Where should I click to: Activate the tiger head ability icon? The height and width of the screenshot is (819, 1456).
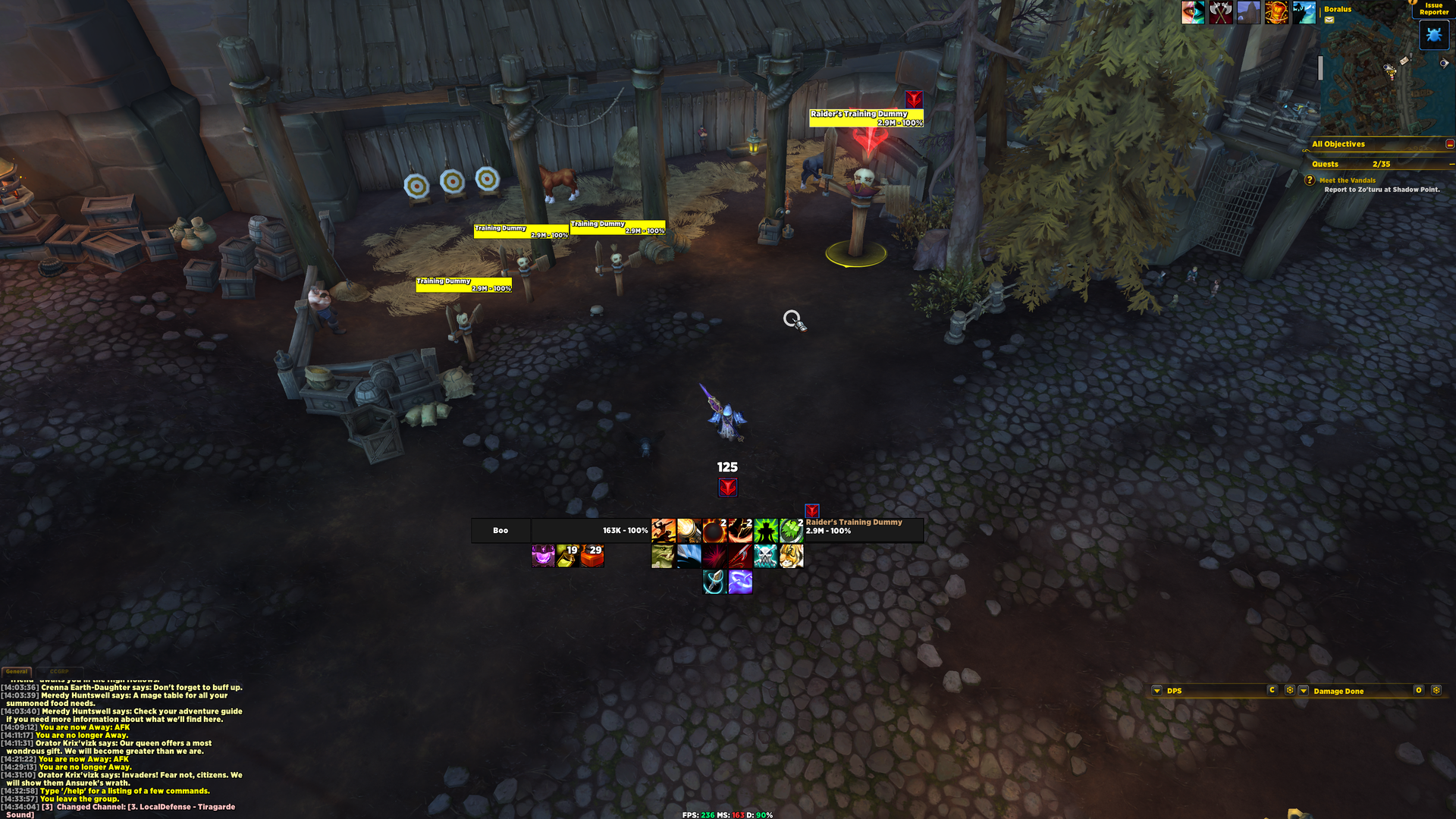[791, 557]
